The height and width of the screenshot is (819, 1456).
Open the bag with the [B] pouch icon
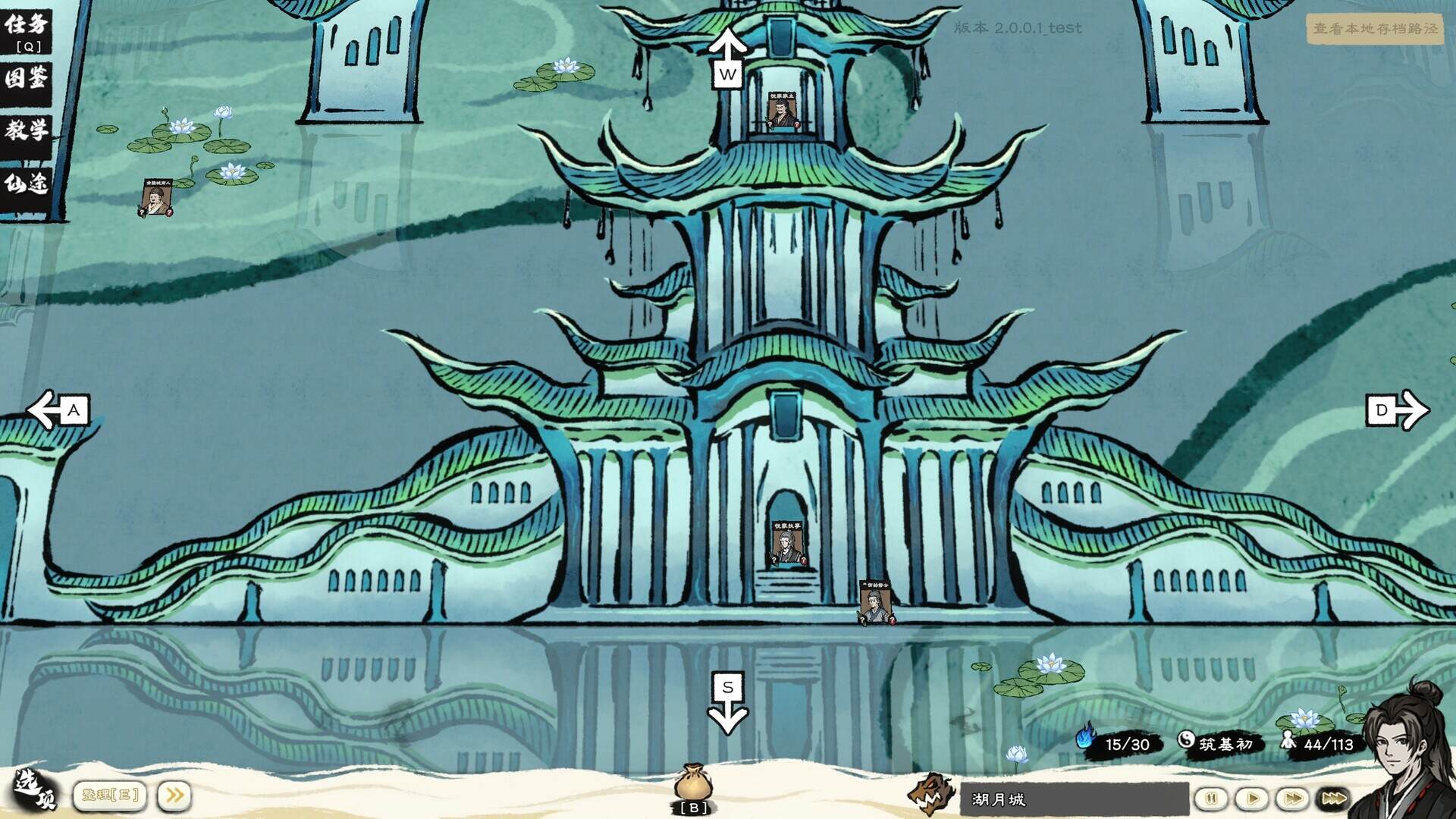click(695, 781)
